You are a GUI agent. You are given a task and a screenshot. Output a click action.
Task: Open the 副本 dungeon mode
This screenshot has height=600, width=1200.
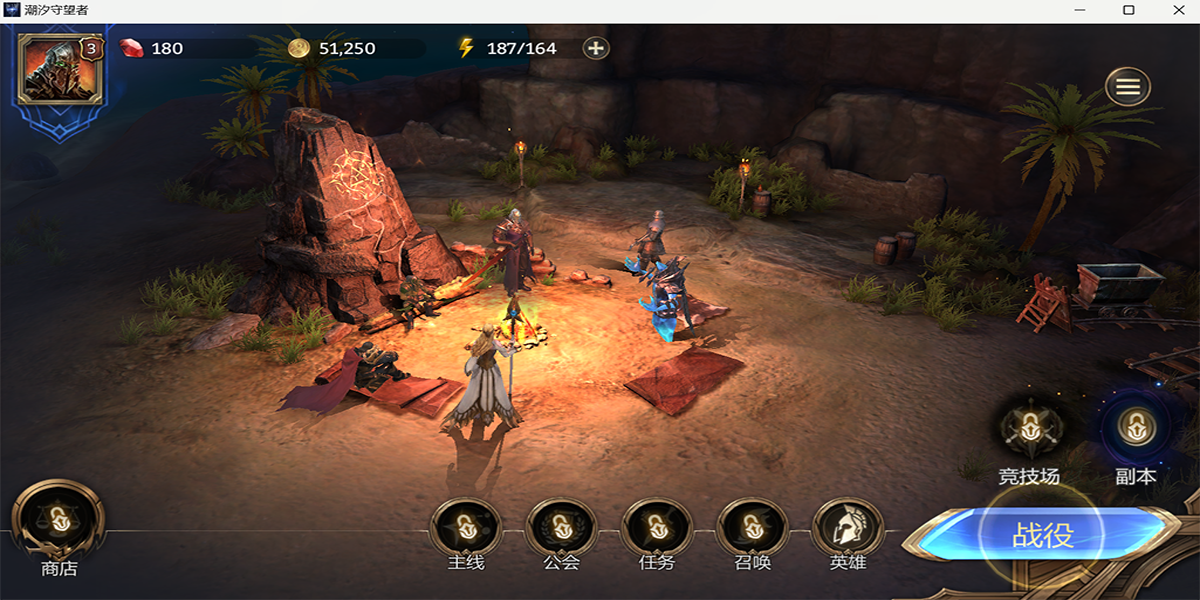[1135, 431]
